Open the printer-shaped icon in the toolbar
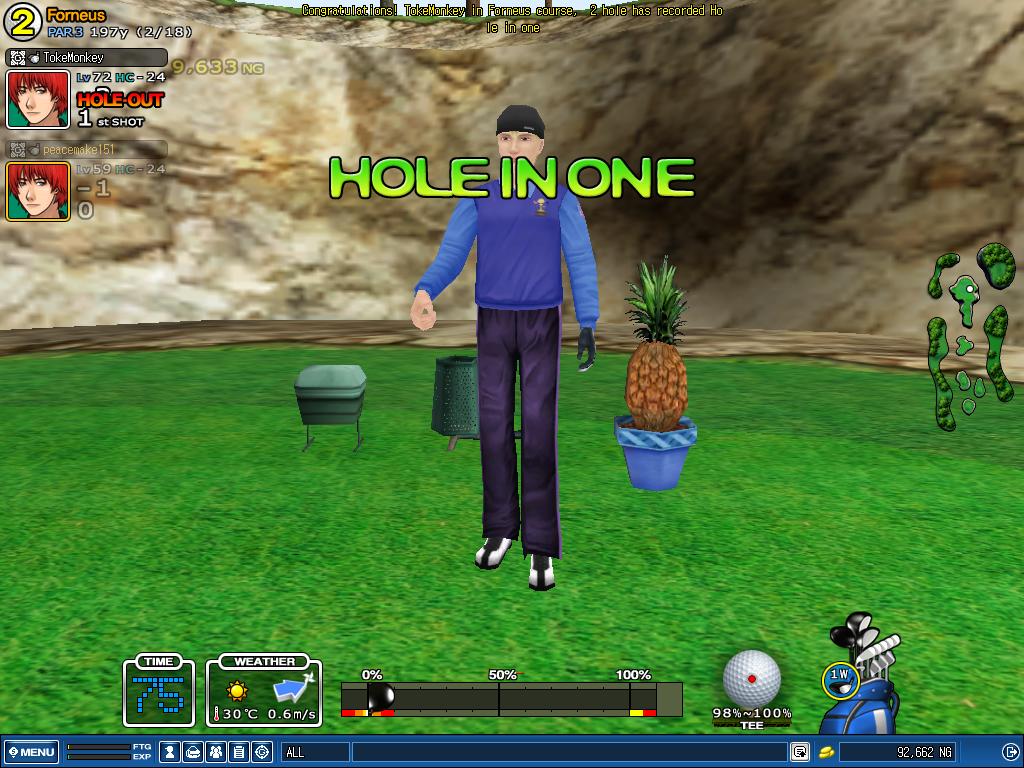 [194, 752]
